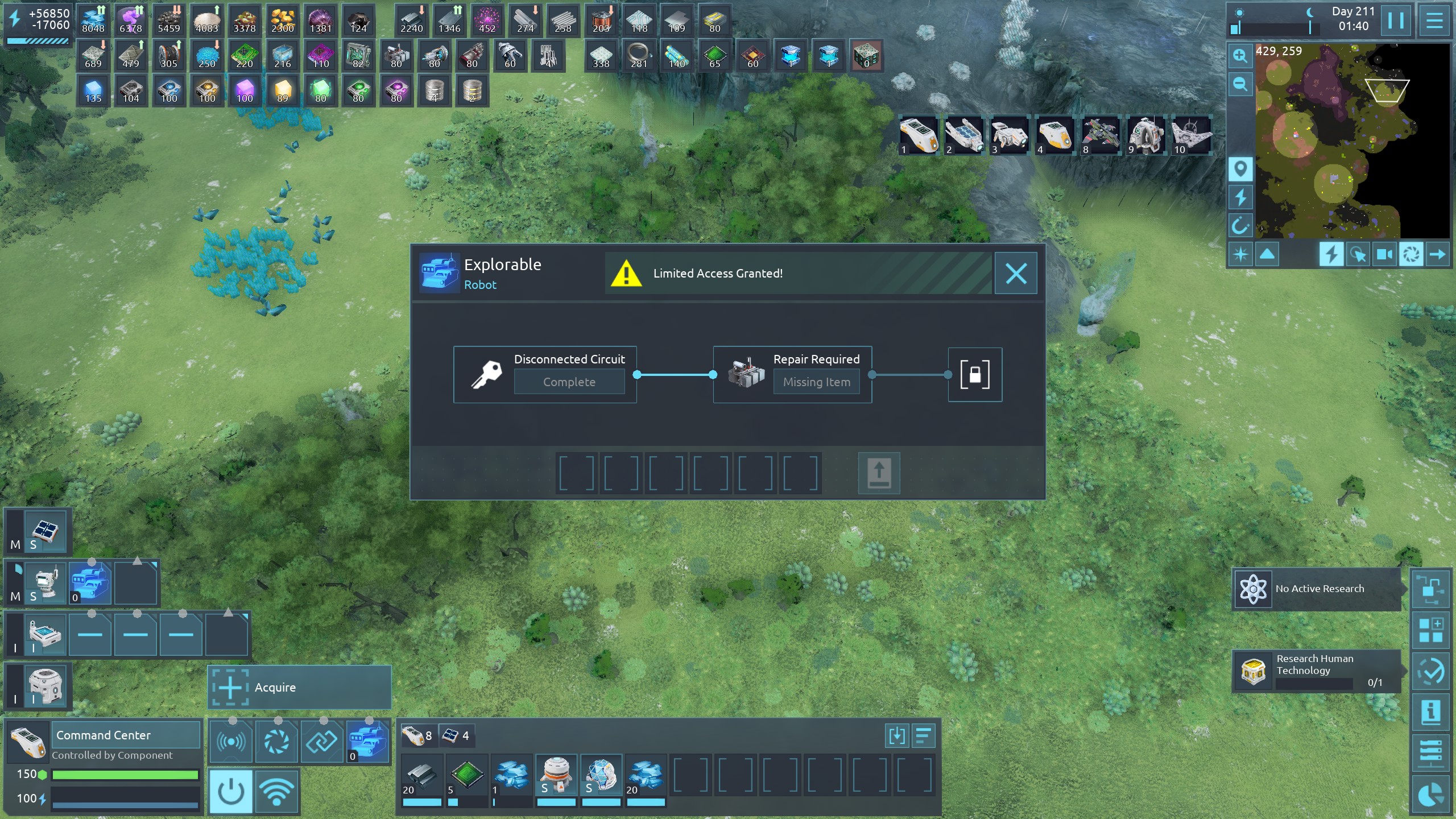
Task: Open the pie chart statistics button
Action: click(x=1430, y=795)
